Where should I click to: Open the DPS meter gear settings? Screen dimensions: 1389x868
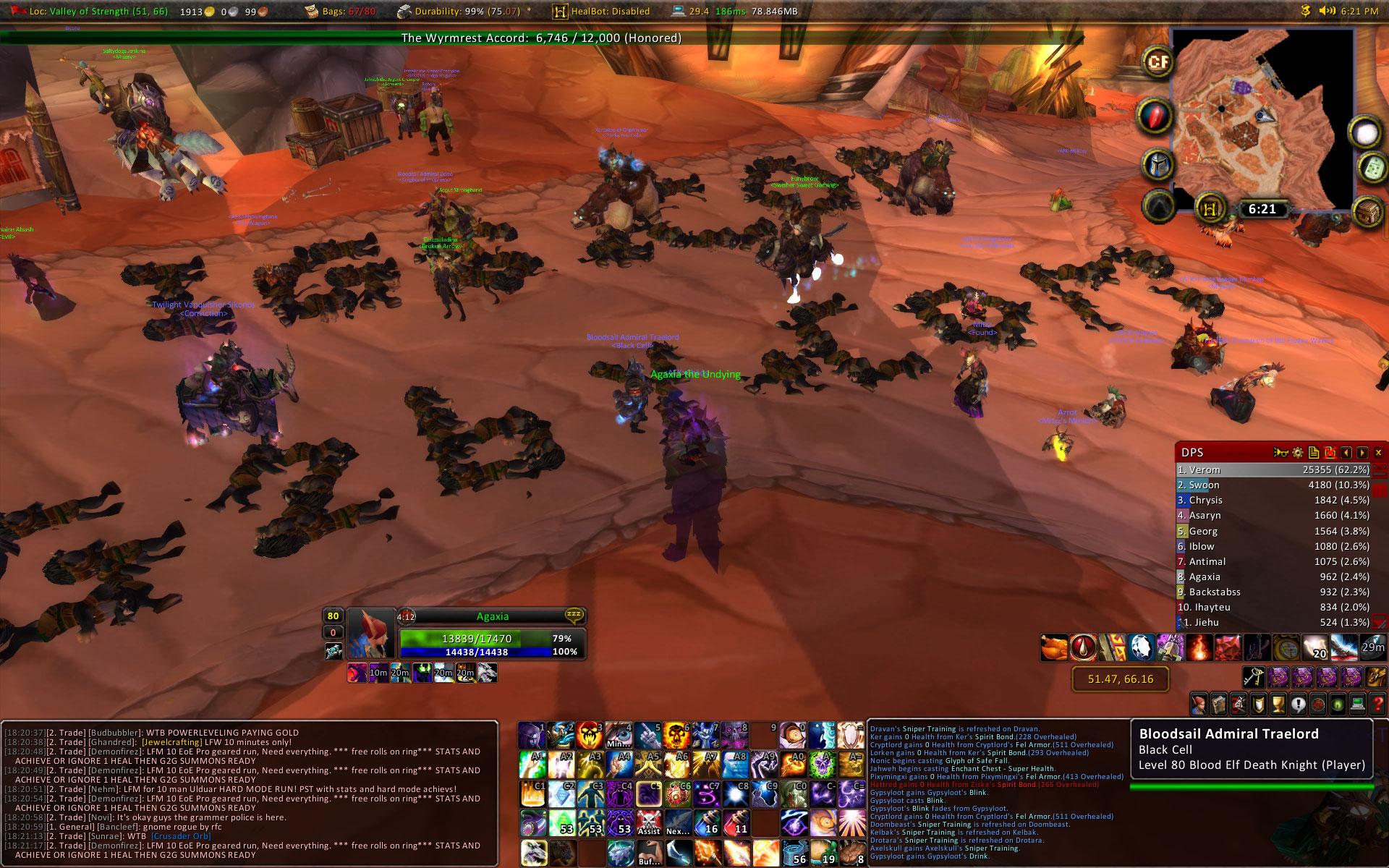pos(1297,453)
